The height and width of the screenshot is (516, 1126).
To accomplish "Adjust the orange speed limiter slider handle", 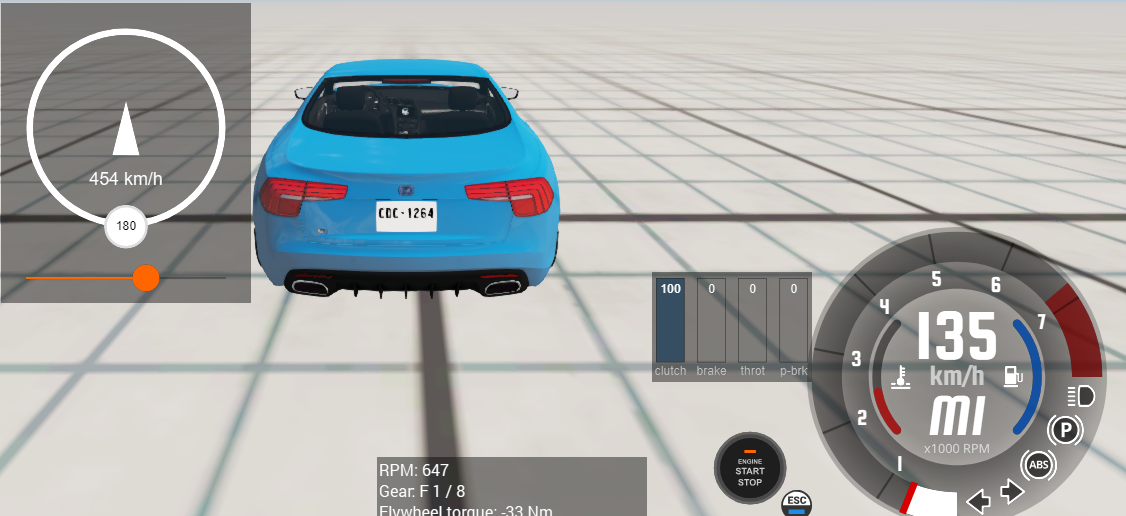I will coord(146,277).
